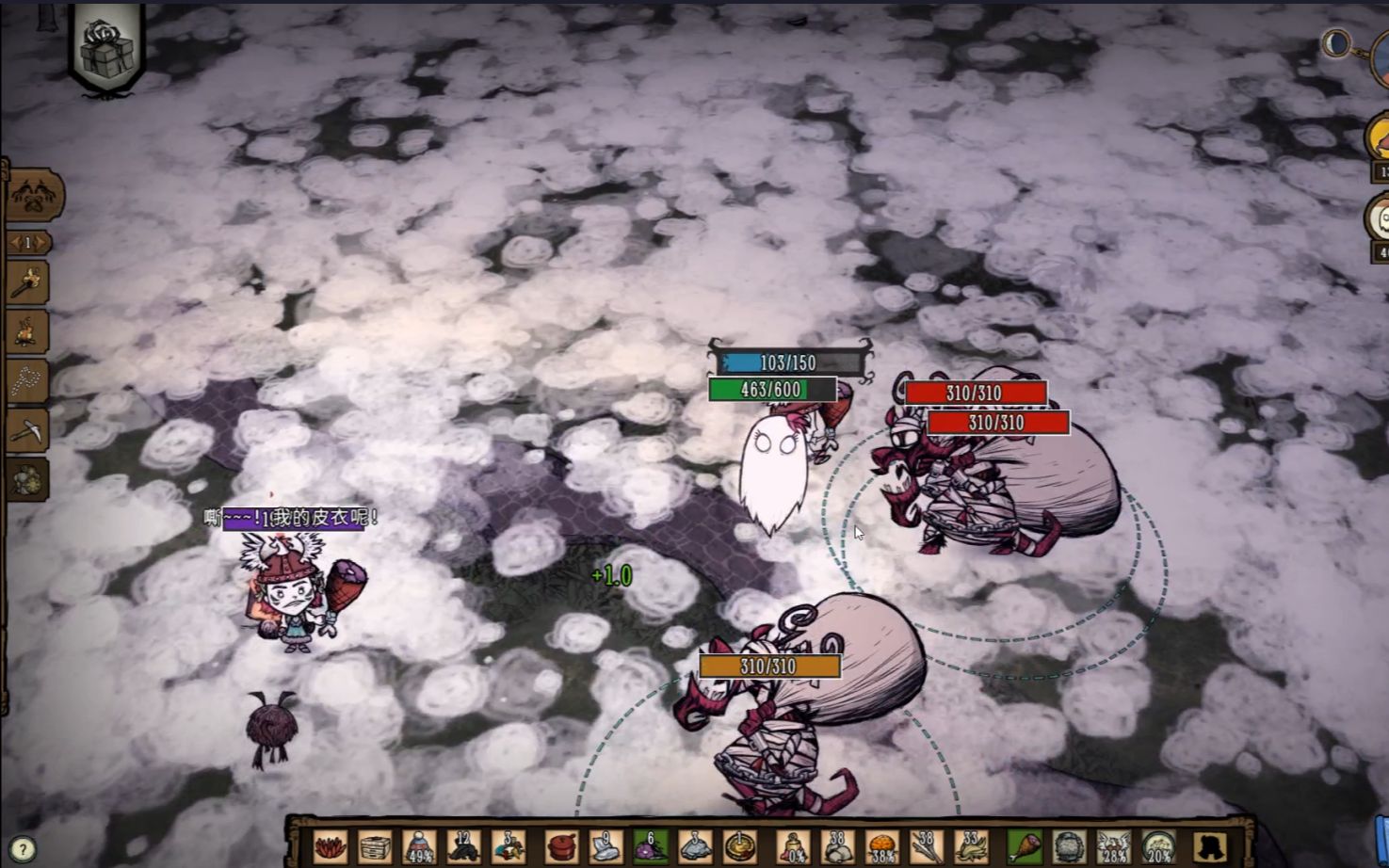Select the cut grass stack of 33
The height and width of the screenshot is (868, 1389).
(x=973, y=846)
